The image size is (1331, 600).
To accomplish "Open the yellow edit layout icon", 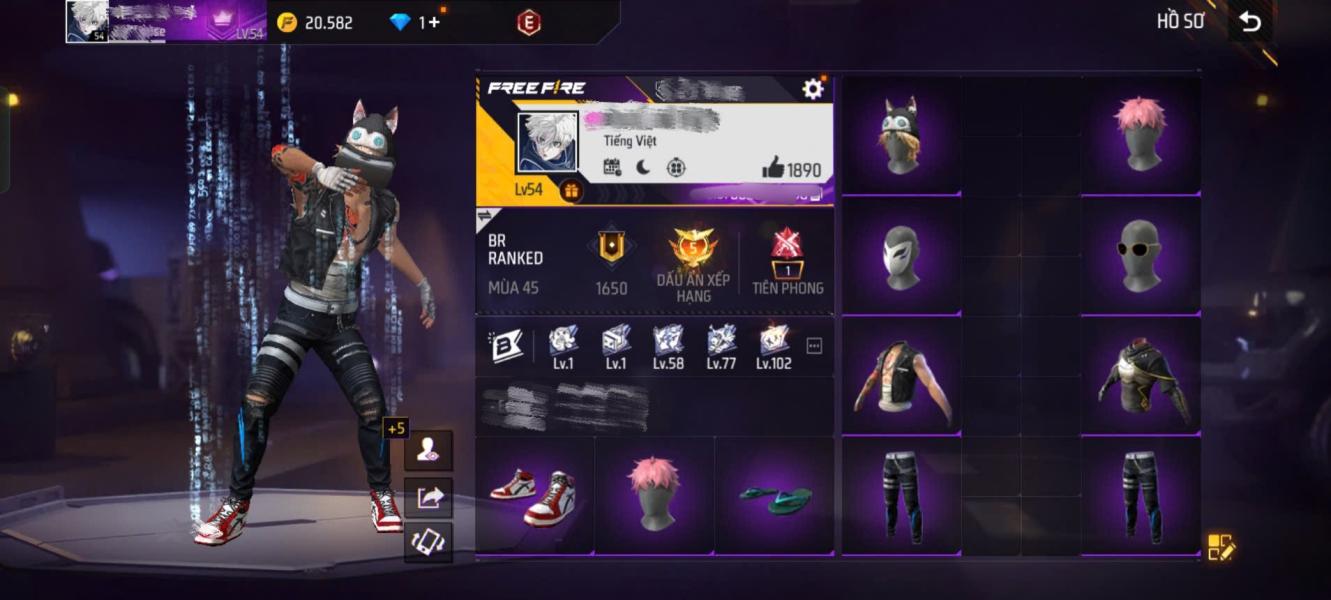I will pyautogui.click(x=1221, y=547).
